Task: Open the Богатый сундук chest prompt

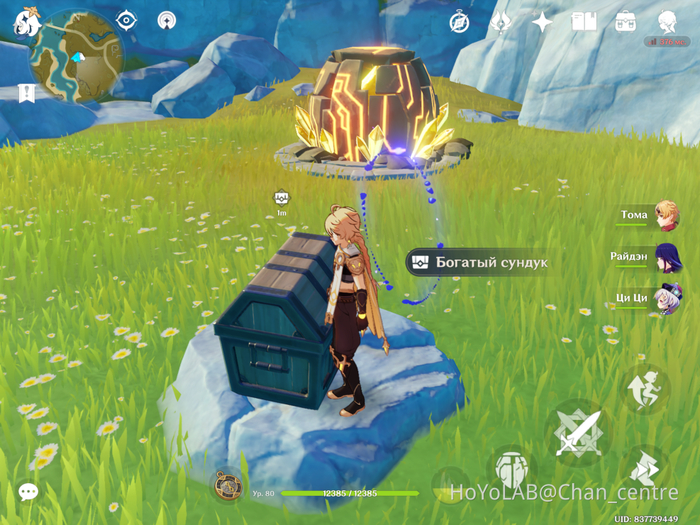Action: click(478, 262)
